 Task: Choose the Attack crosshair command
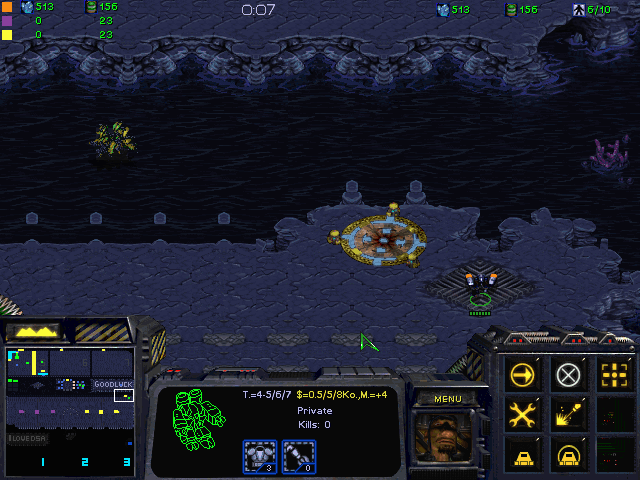pos(612,375)
